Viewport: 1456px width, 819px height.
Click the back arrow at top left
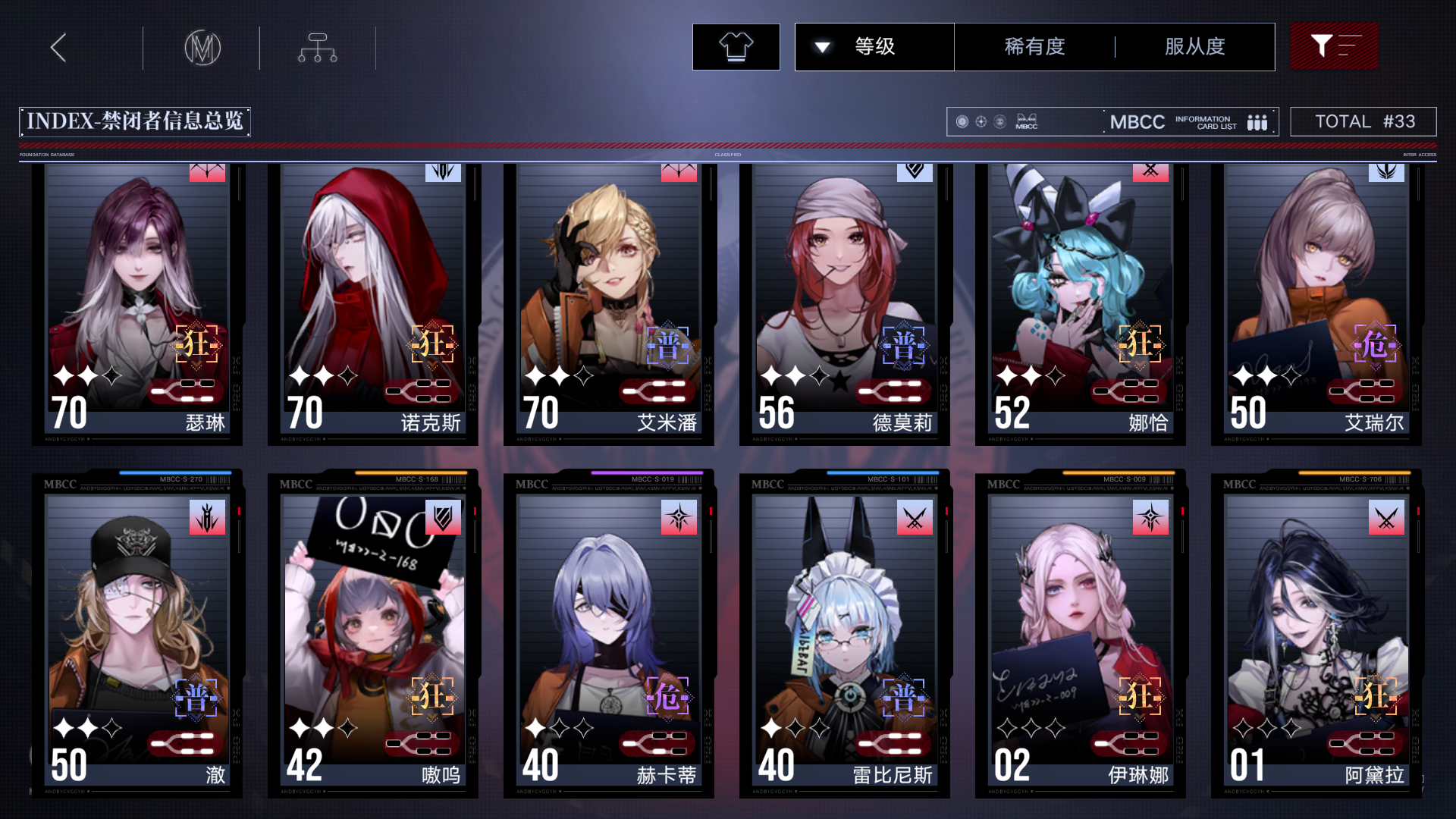coord(58,46)
